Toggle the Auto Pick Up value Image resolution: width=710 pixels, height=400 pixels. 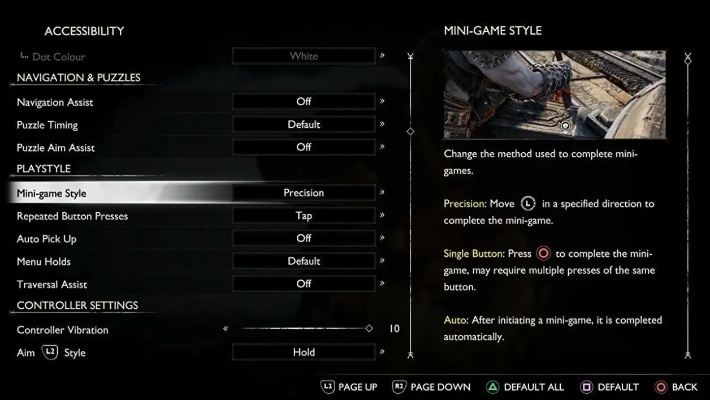303,238
